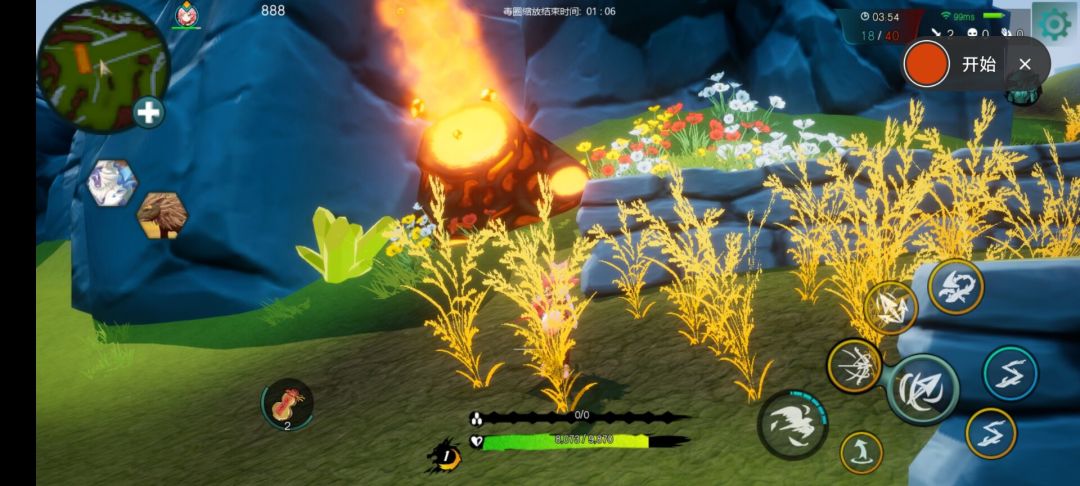Use the swirling wind skill icon

[x=956, y=286]
